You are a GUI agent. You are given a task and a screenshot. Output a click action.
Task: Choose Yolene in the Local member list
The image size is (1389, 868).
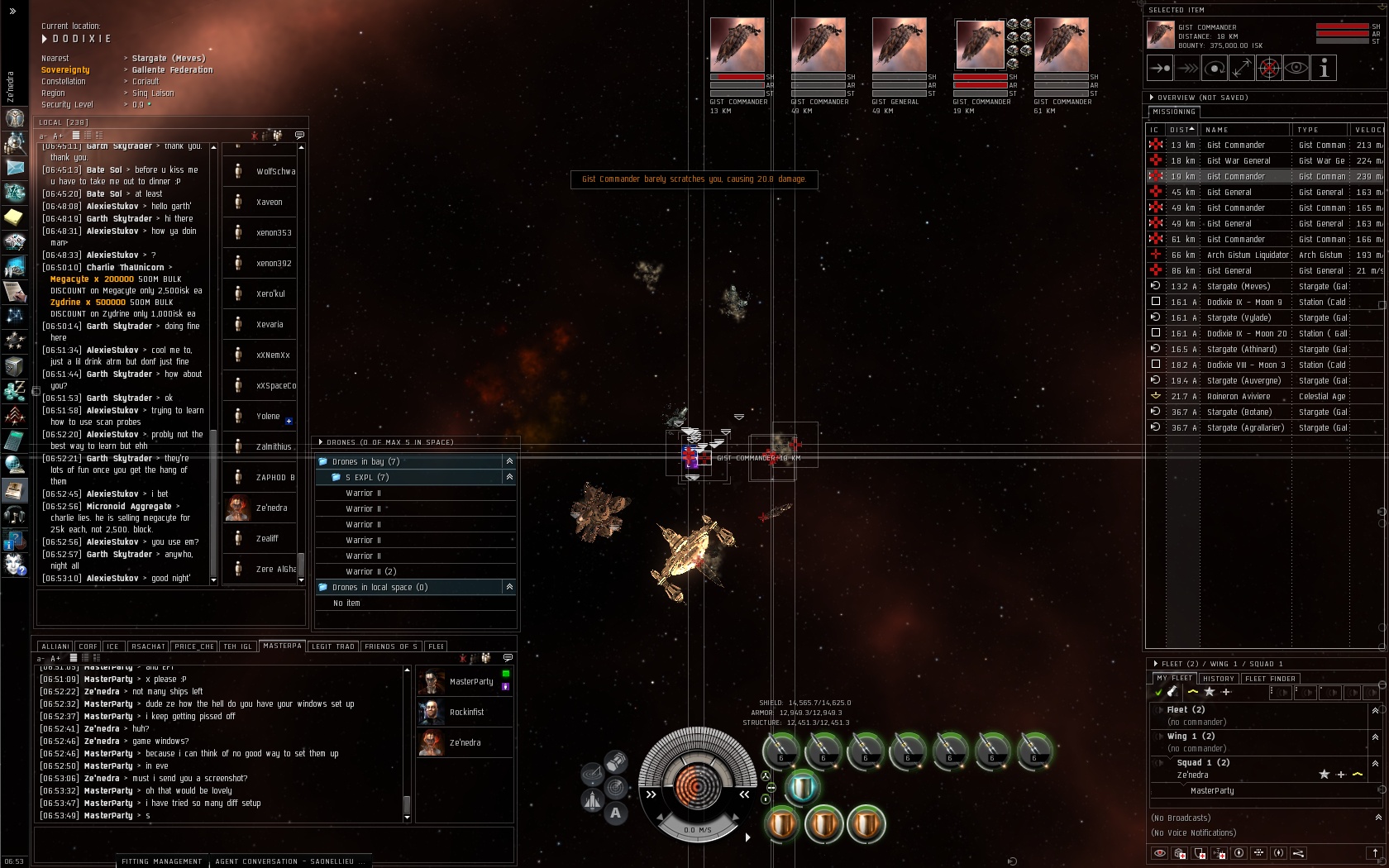pyautogui.click(x=268, y=417)
